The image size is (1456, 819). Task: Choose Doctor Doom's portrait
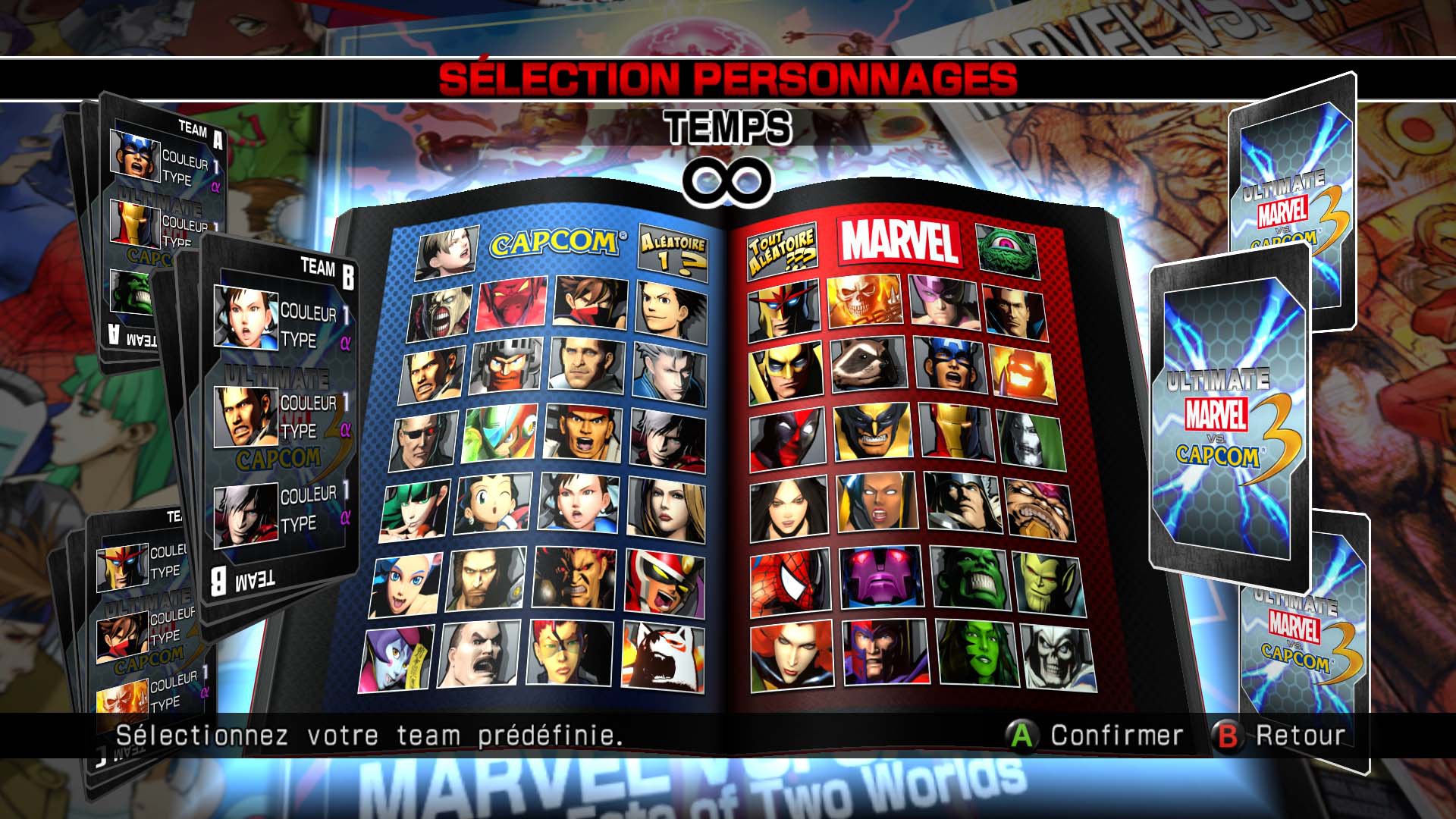point(1029,438)
